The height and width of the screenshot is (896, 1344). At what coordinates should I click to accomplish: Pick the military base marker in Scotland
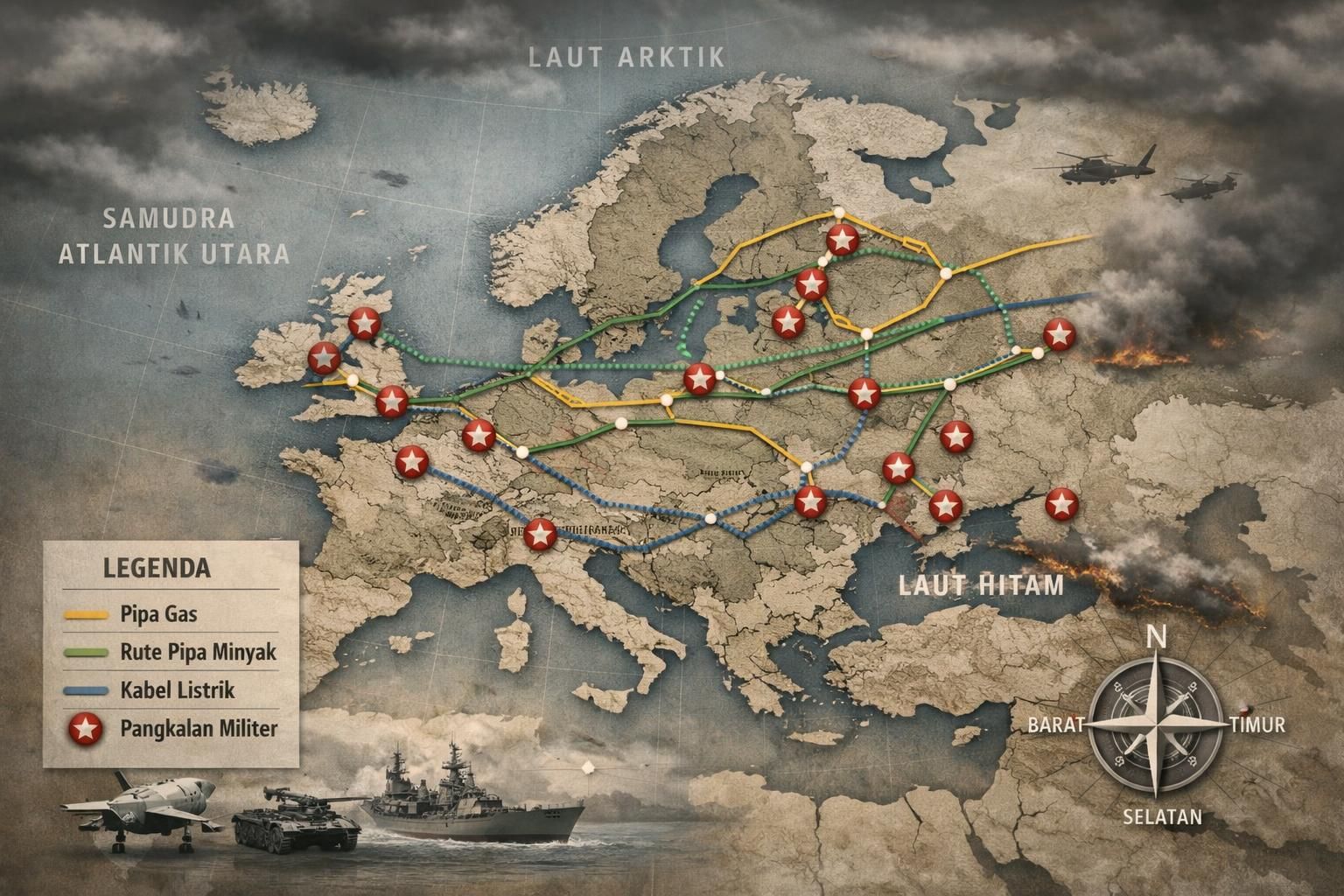pyautogui.click(x=363, y=322)
